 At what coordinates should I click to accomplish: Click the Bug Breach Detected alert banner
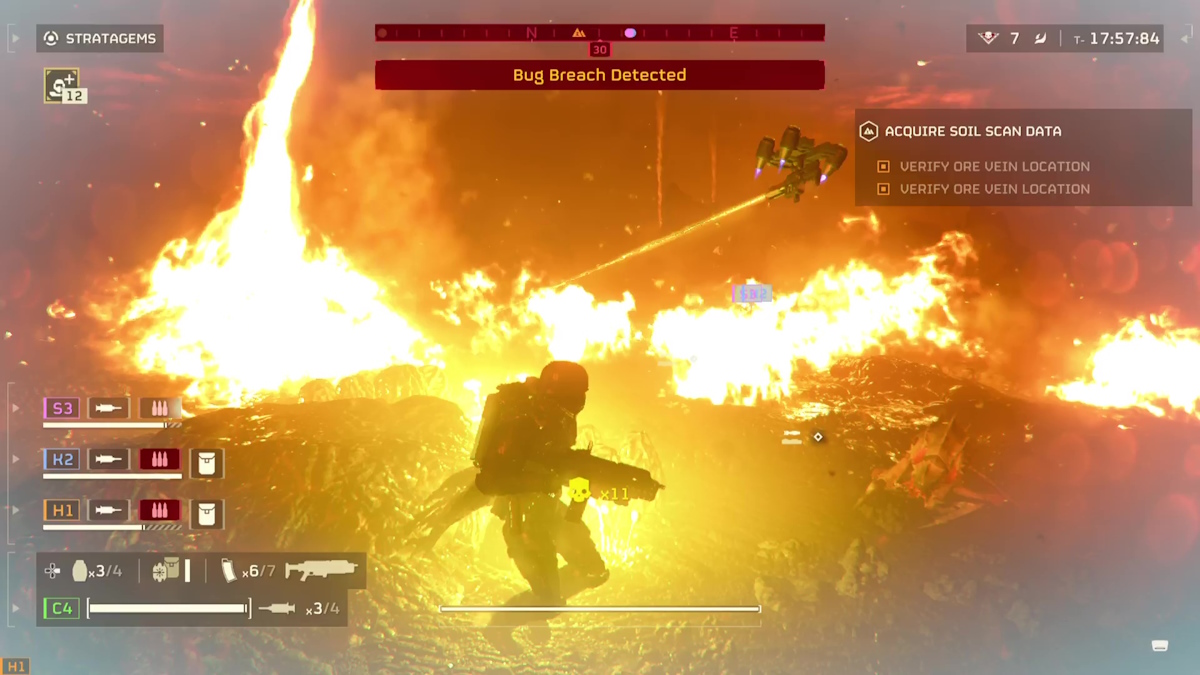click(599, 75)
